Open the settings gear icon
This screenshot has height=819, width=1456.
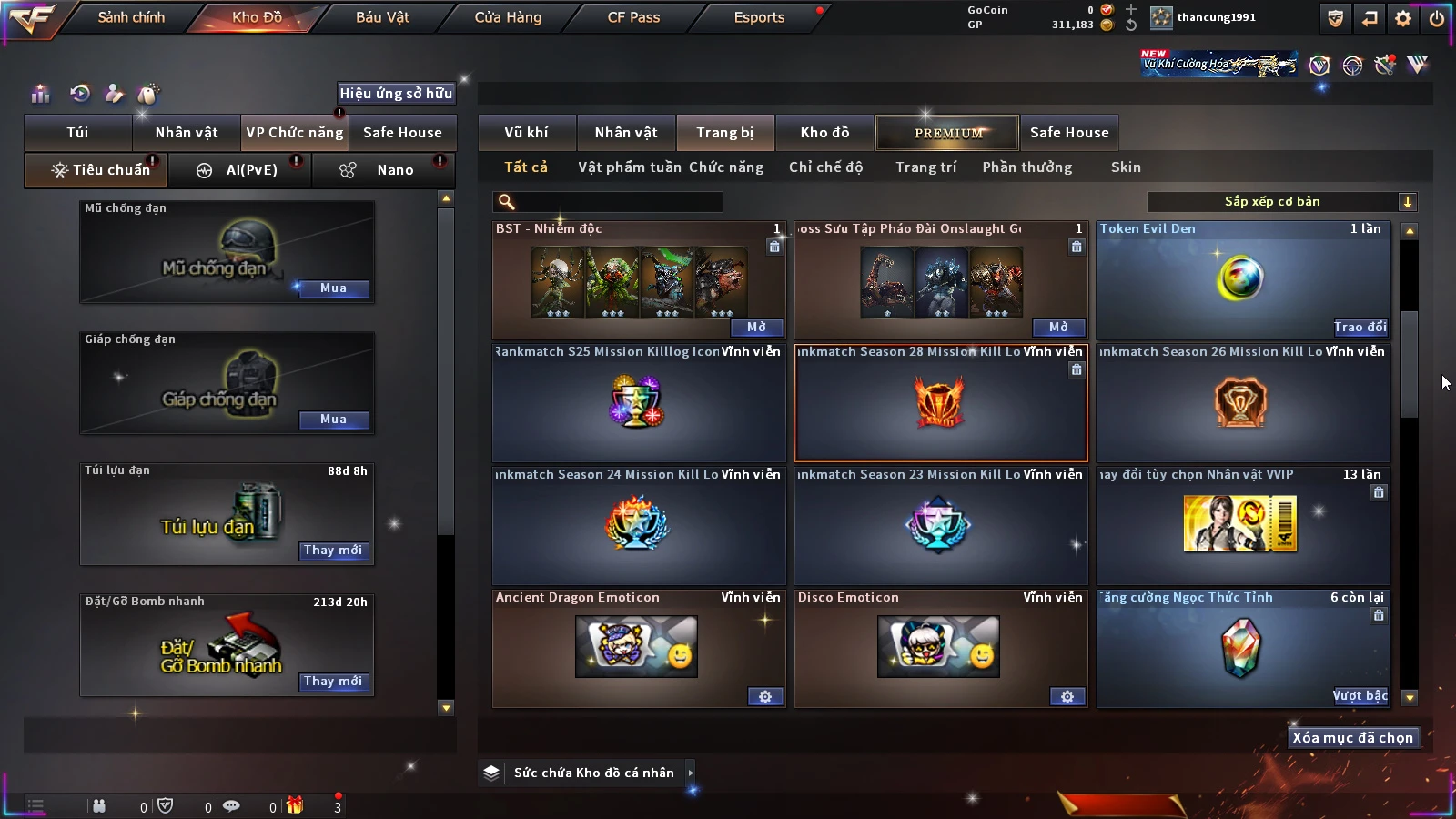(1403, 18)
